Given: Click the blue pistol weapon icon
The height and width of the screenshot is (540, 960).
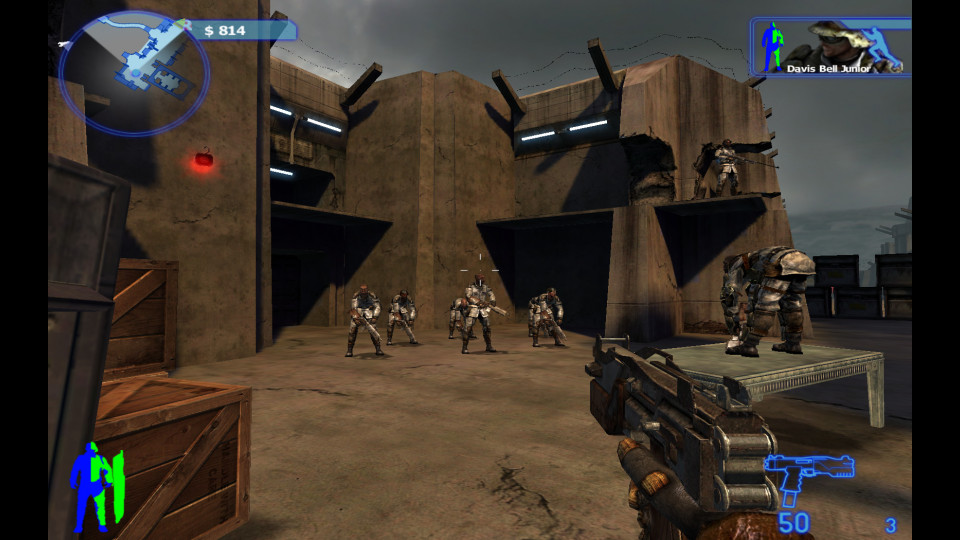Looking at the screenshot, I should [x=807, y=476].
